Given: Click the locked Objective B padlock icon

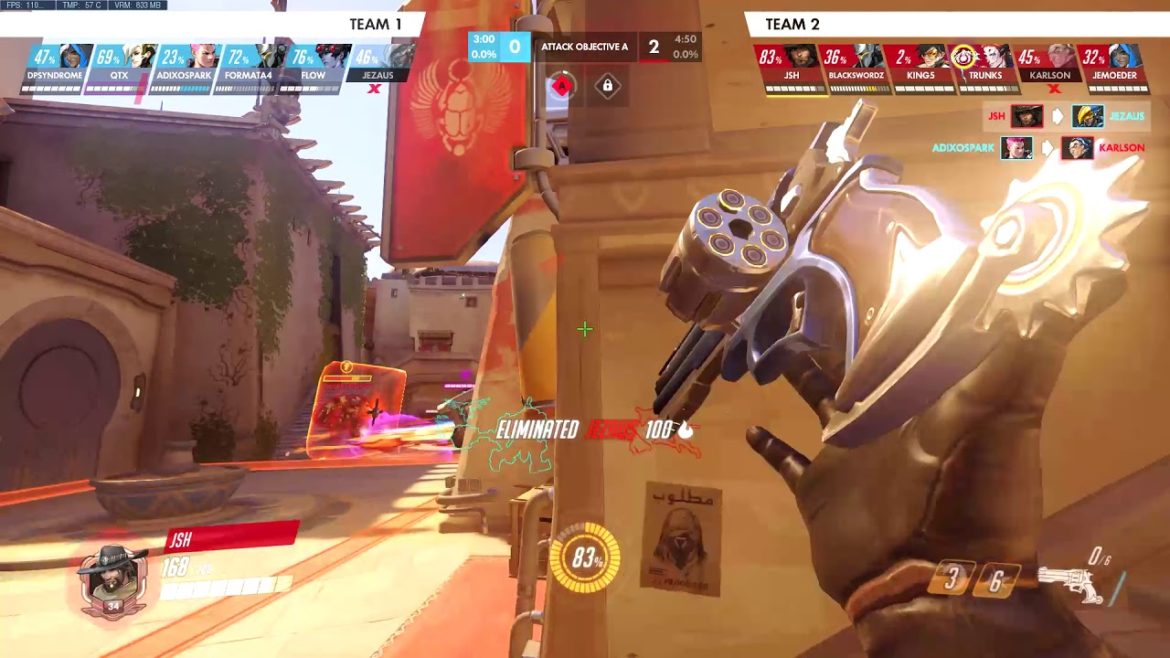Looking at the screenshot, I should click(606, 86).
